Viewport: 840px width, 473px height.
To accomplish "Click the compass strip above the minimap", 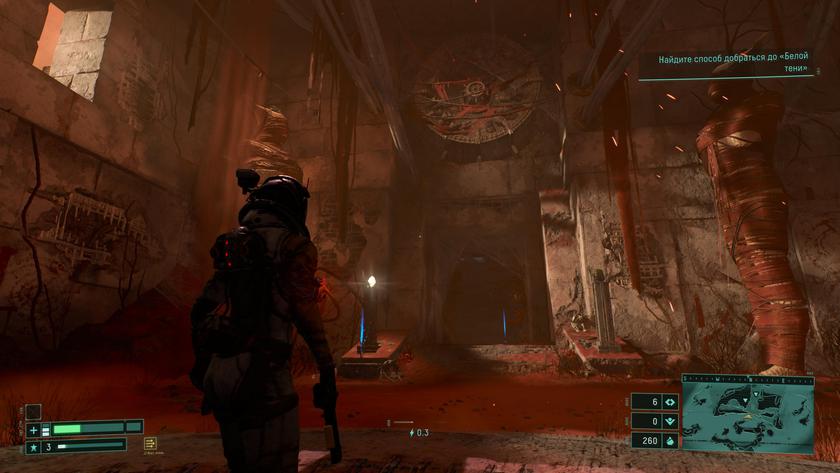I will pos(748,379).
